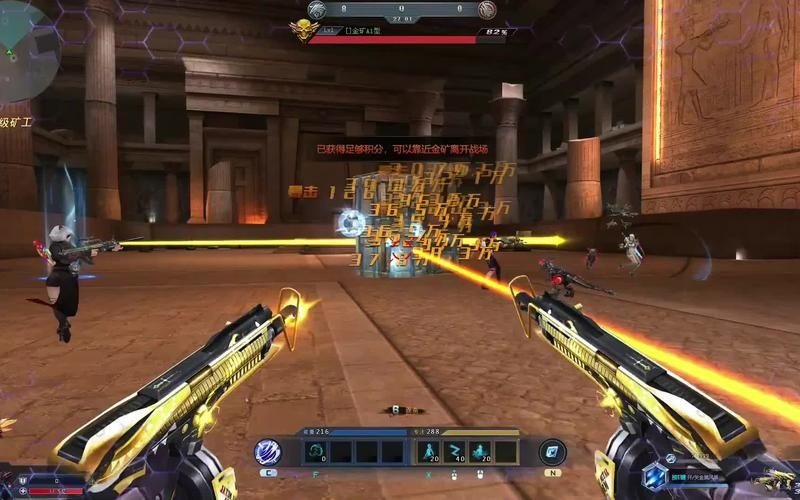The height and width of the screenshot is (500, 800).
Task: Select the blue hexagon upgrade badge
Action: pyautogui.click(x=654, y=476)
